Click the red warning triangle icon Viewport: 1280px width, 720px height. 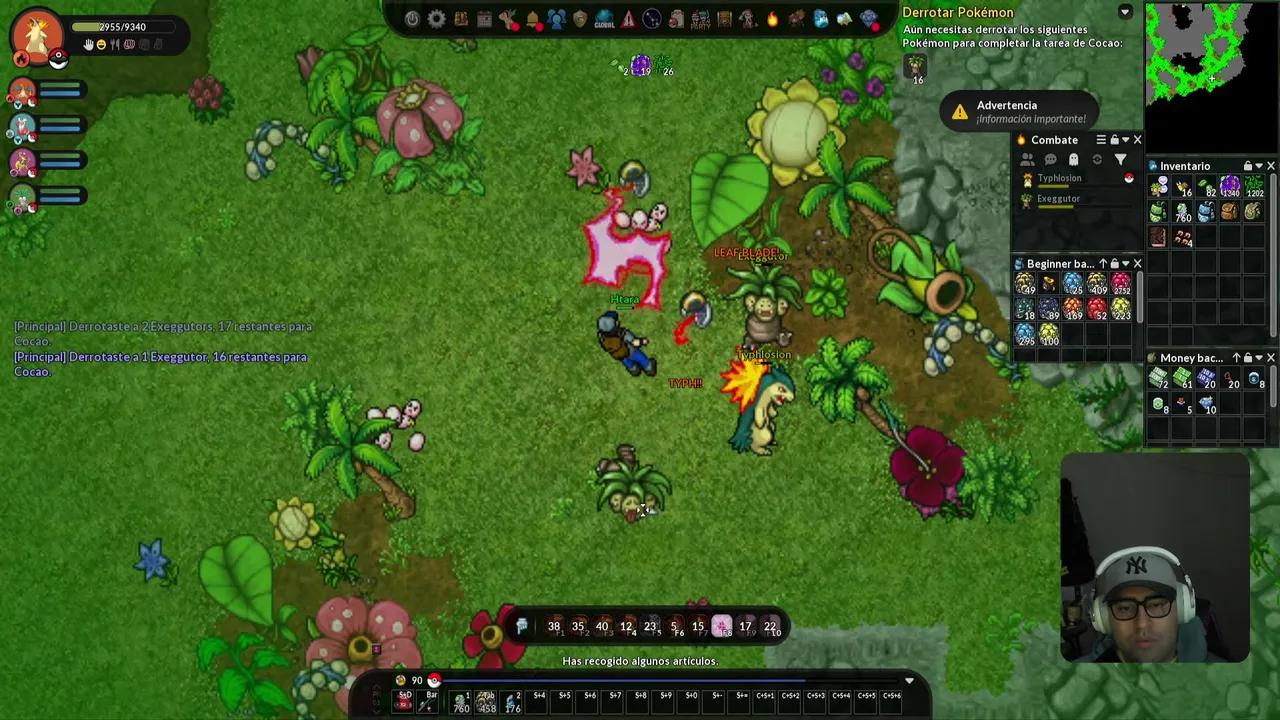(628, 19)
